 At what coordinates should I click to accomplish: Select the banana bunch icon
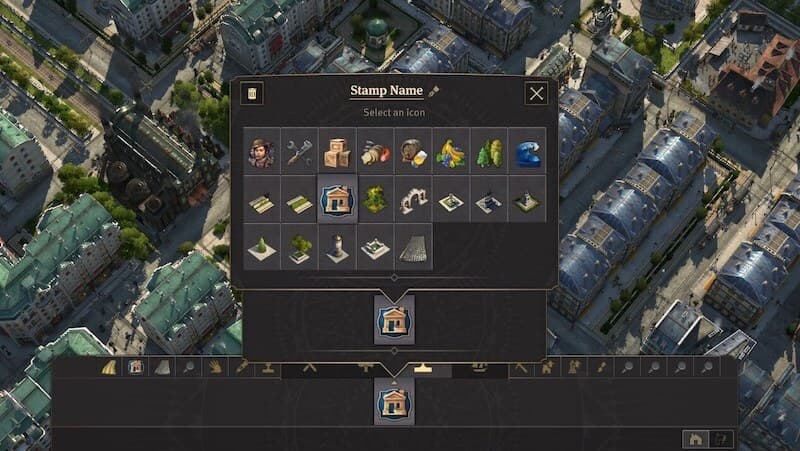pyautogui.click(x=451, y=152)
